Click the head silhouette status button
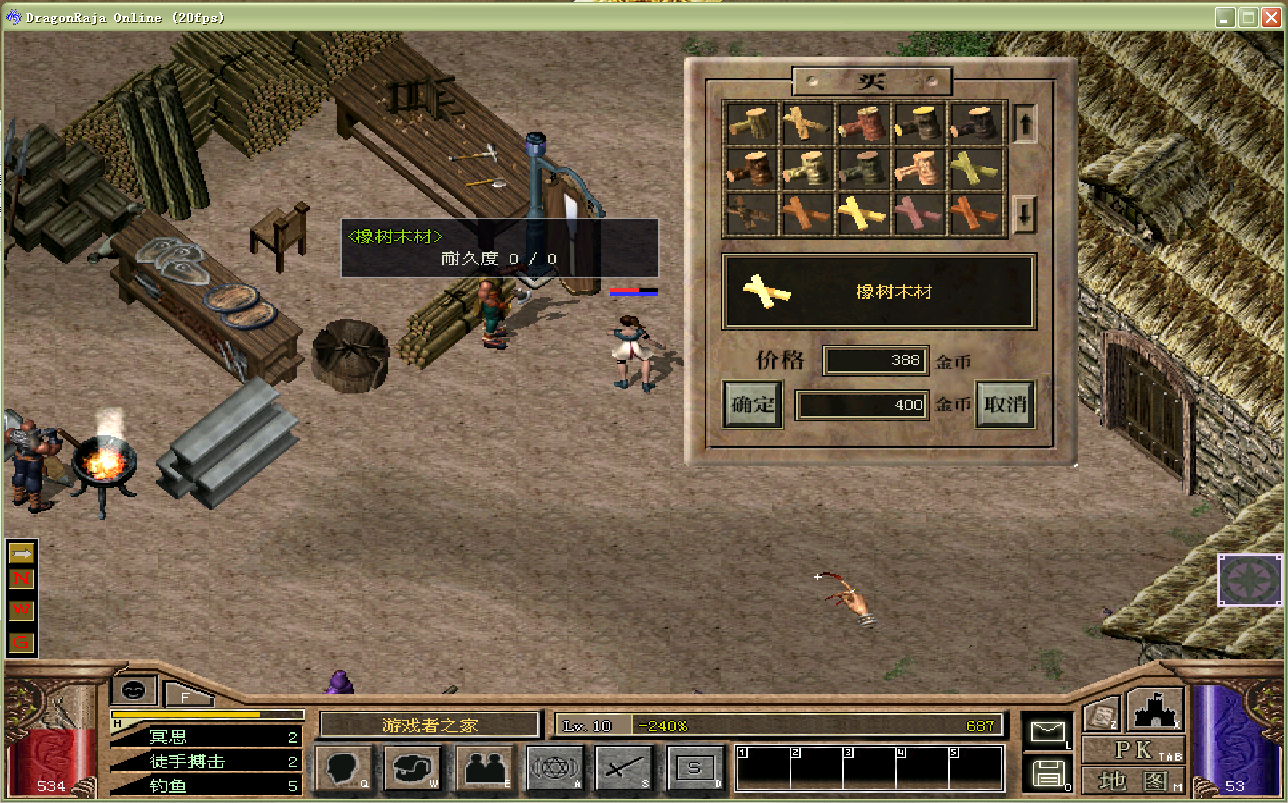 pos(344,769)
